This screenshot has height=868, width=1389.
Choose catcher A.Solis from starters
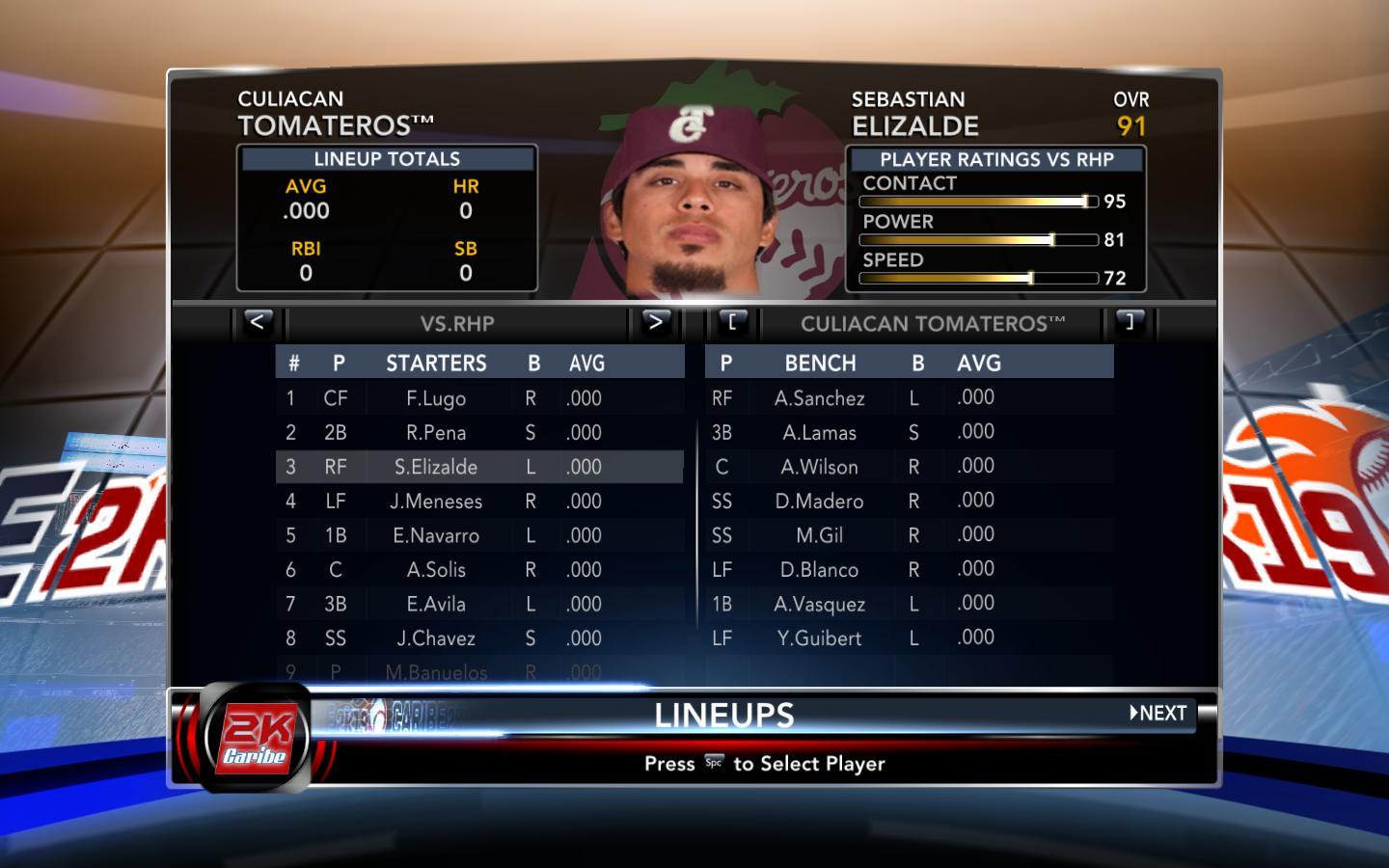coord(436,570)
